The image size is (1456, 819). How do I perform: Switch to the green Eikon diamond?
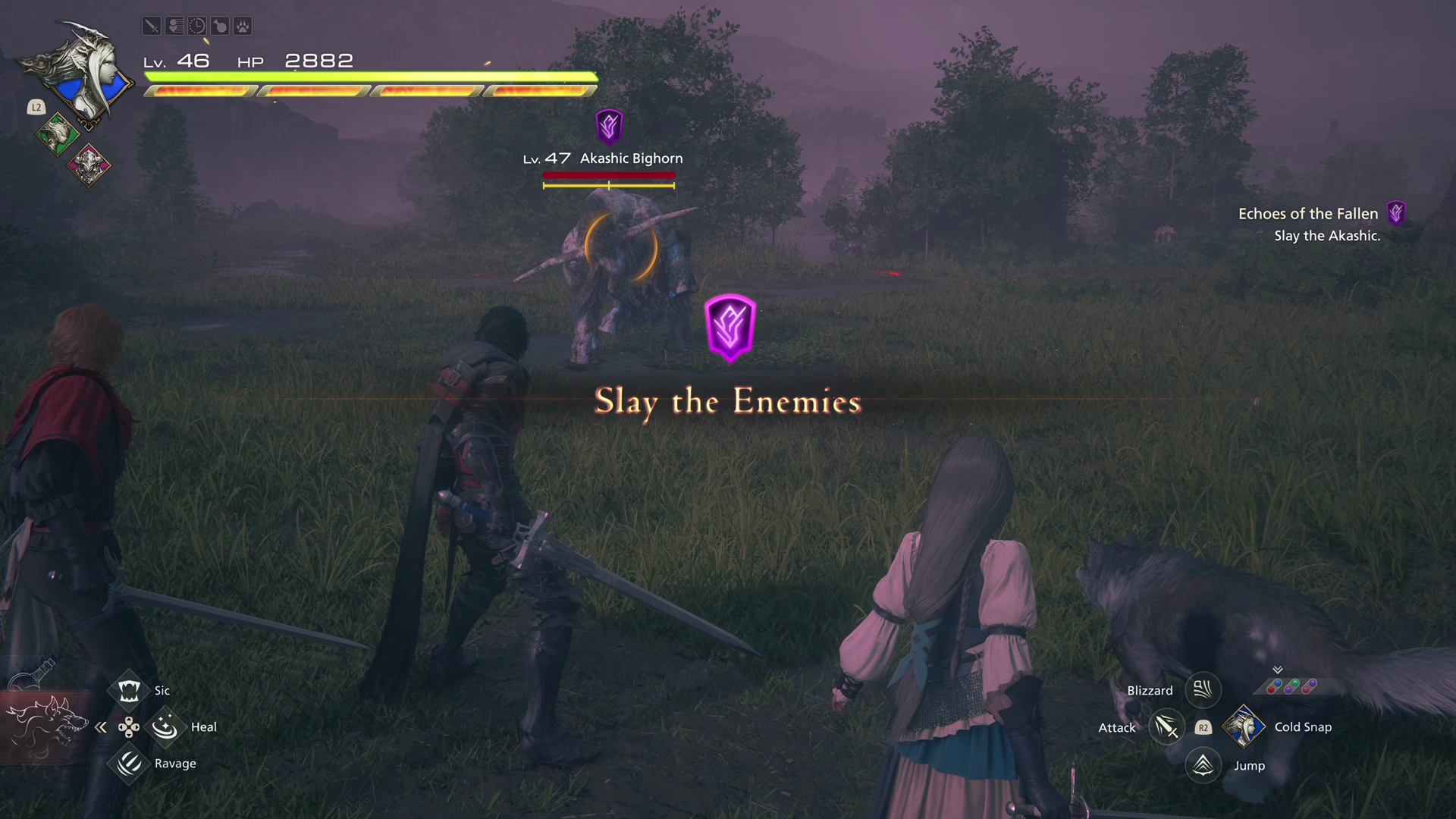(57, 135)
